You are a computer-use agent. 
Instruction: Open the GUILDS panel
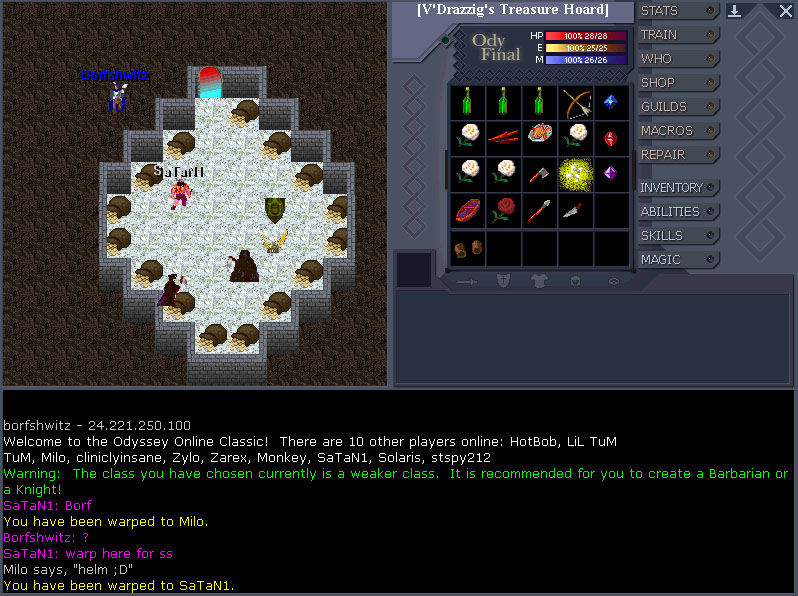679,107
